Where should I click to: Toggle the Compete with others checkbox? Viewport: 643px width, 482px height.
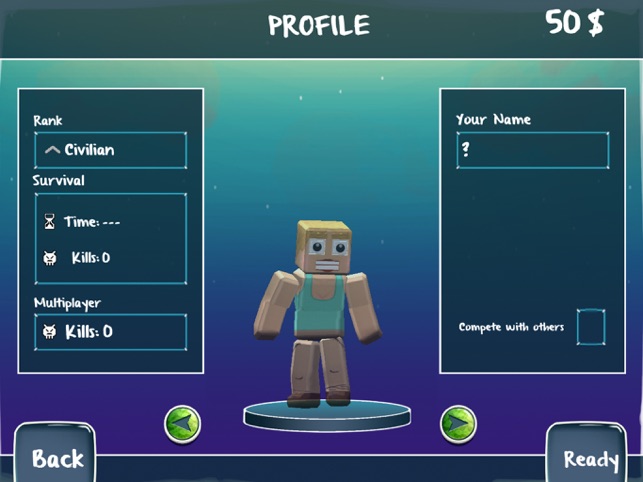[x=591, y=327]
